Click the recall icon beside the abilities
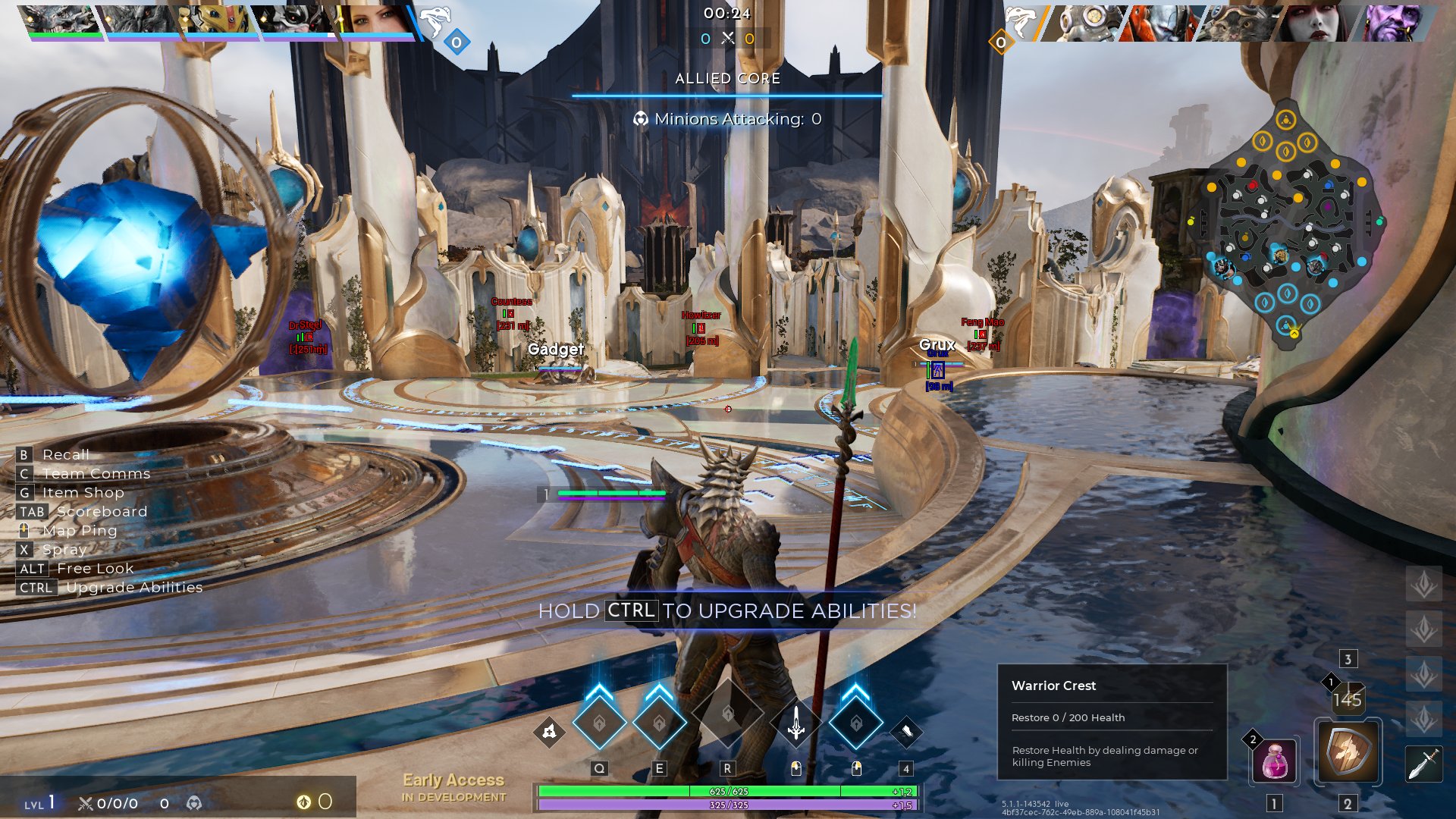The image size is (1456, 819). 550,732
